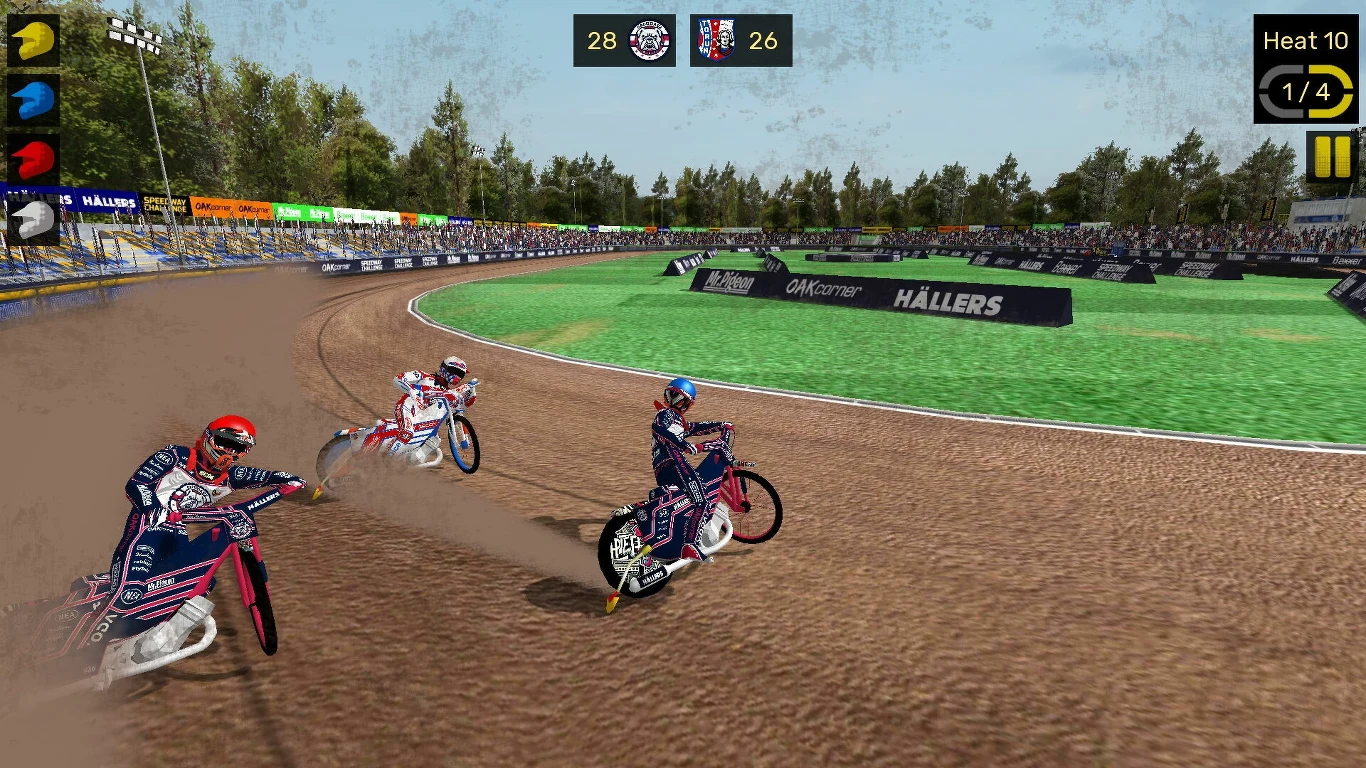Pause the race

click(1329, 155)
